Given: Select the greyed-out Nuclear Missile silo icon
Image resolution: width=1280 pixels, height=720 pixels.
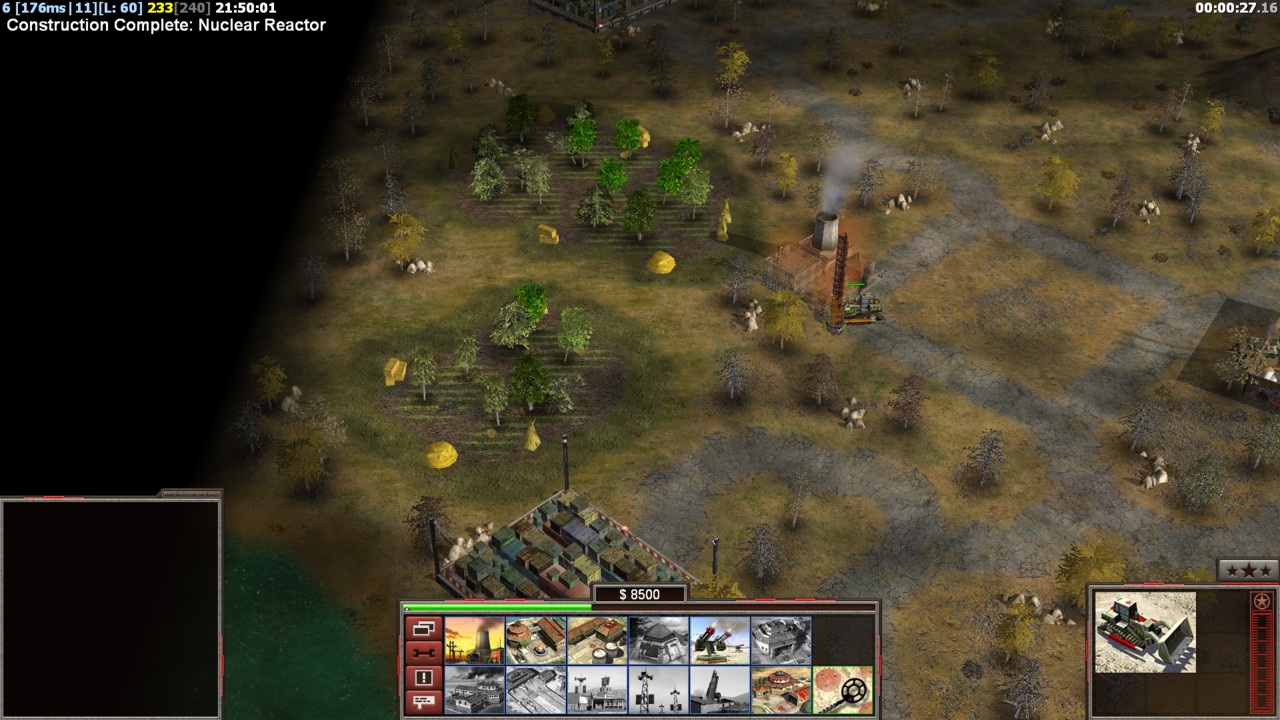Looking at the screenshot, I should pyautogui.click(x=719, y=690).
